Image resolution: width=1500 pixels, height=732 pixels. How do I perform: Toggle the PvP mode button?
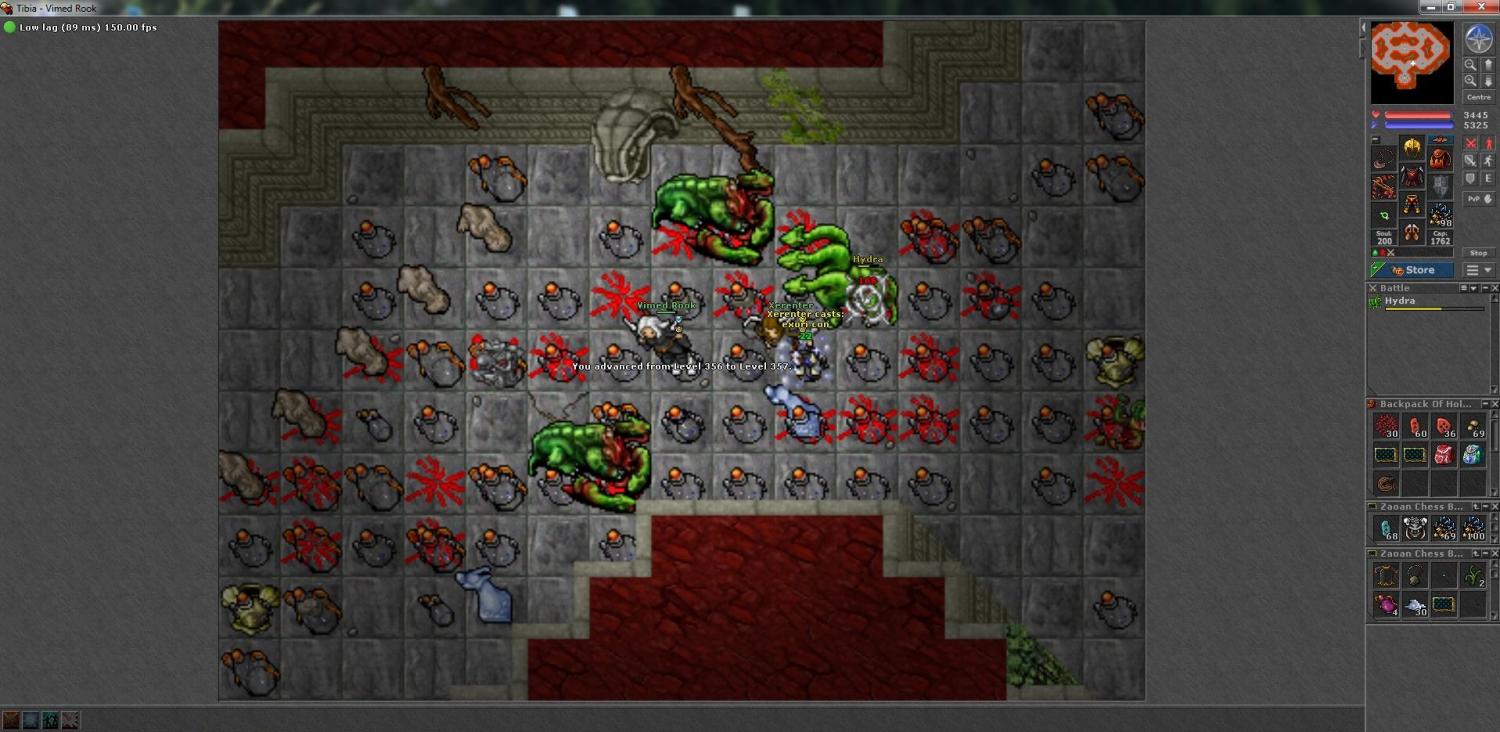click(1474, 199)
